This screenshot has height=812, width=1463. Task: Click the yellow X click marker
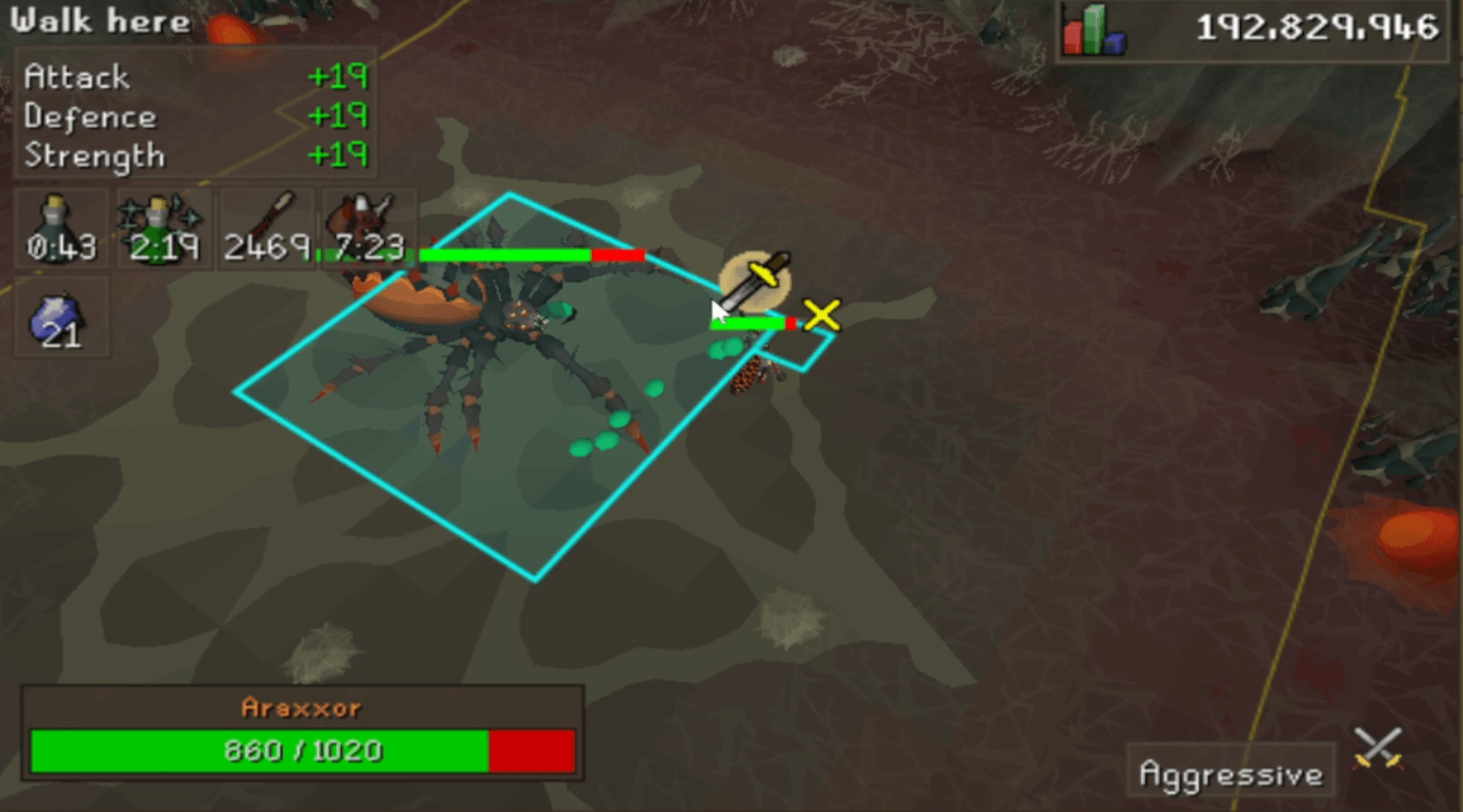[820, 315]
